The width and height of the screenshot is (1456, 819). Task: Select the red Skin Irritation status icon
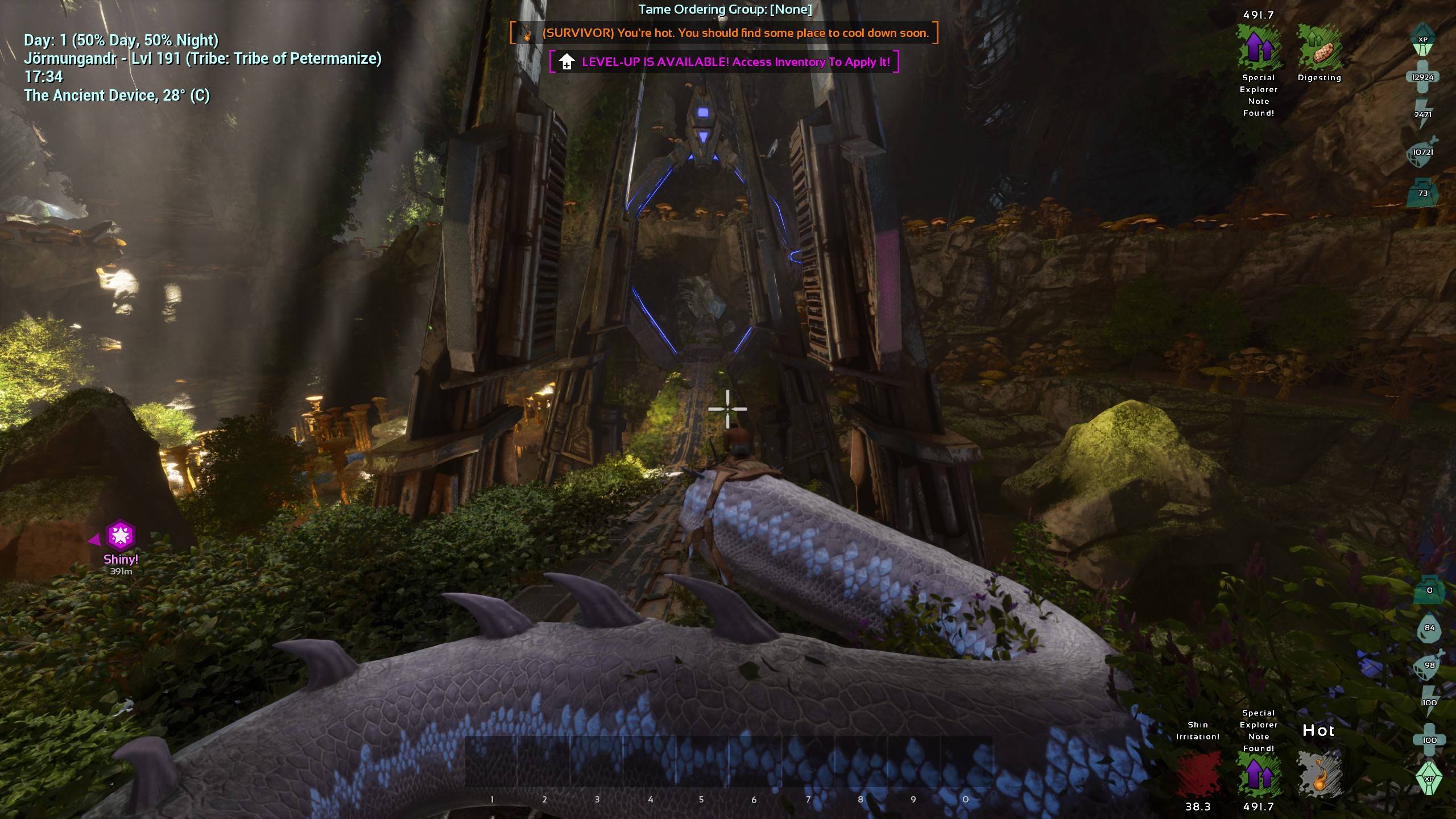tap(1198, 774)
